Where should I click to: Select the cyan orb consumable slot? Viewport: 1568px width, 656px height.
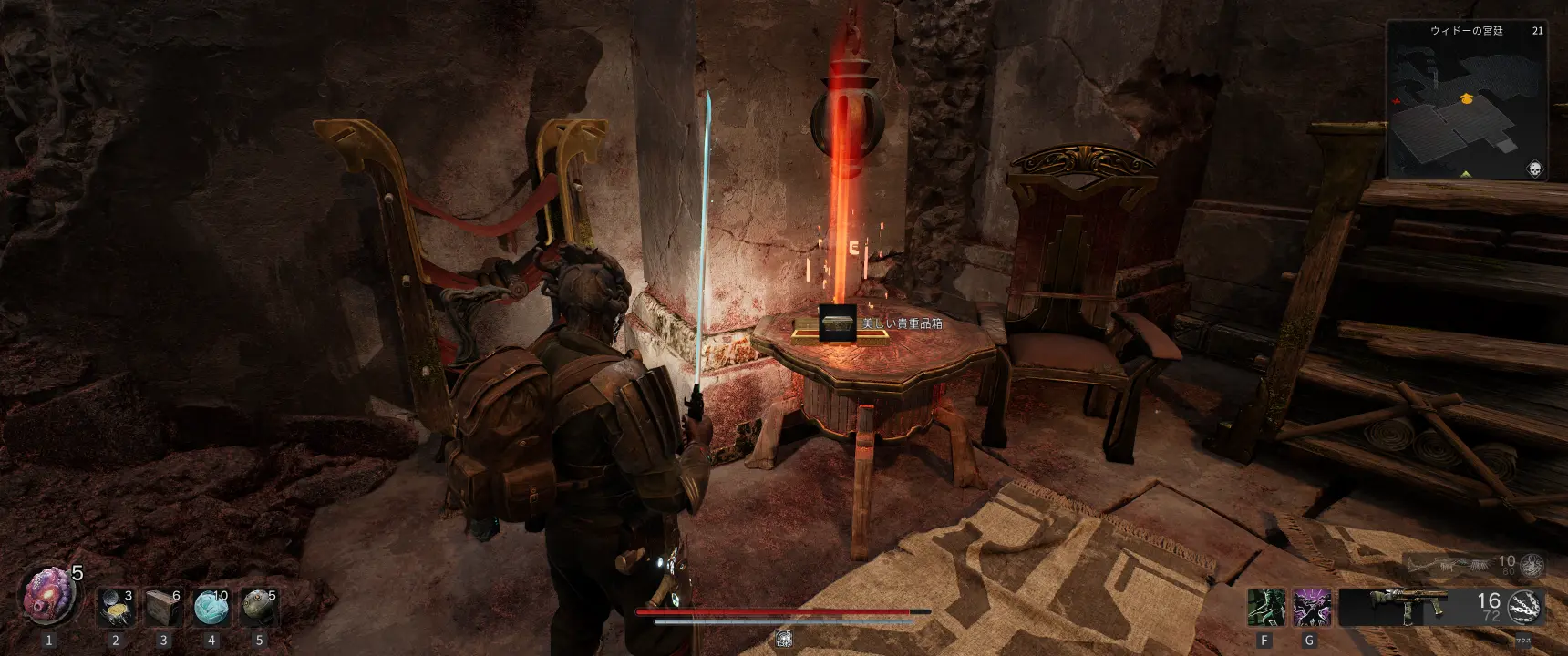211,608
